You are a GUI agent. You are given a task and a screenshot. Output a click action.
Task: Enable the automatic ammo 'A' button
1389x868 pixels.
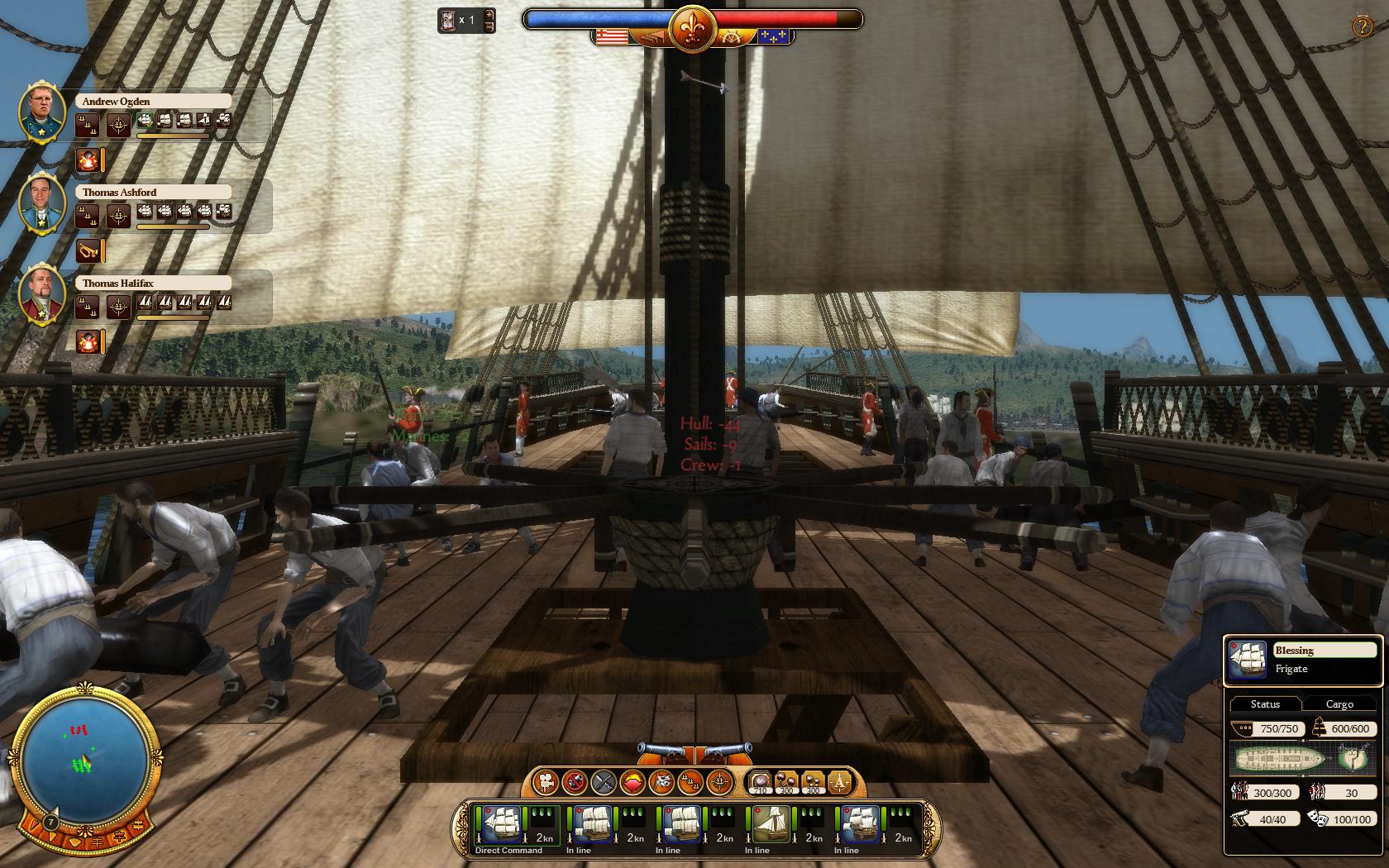coord(841,781)
